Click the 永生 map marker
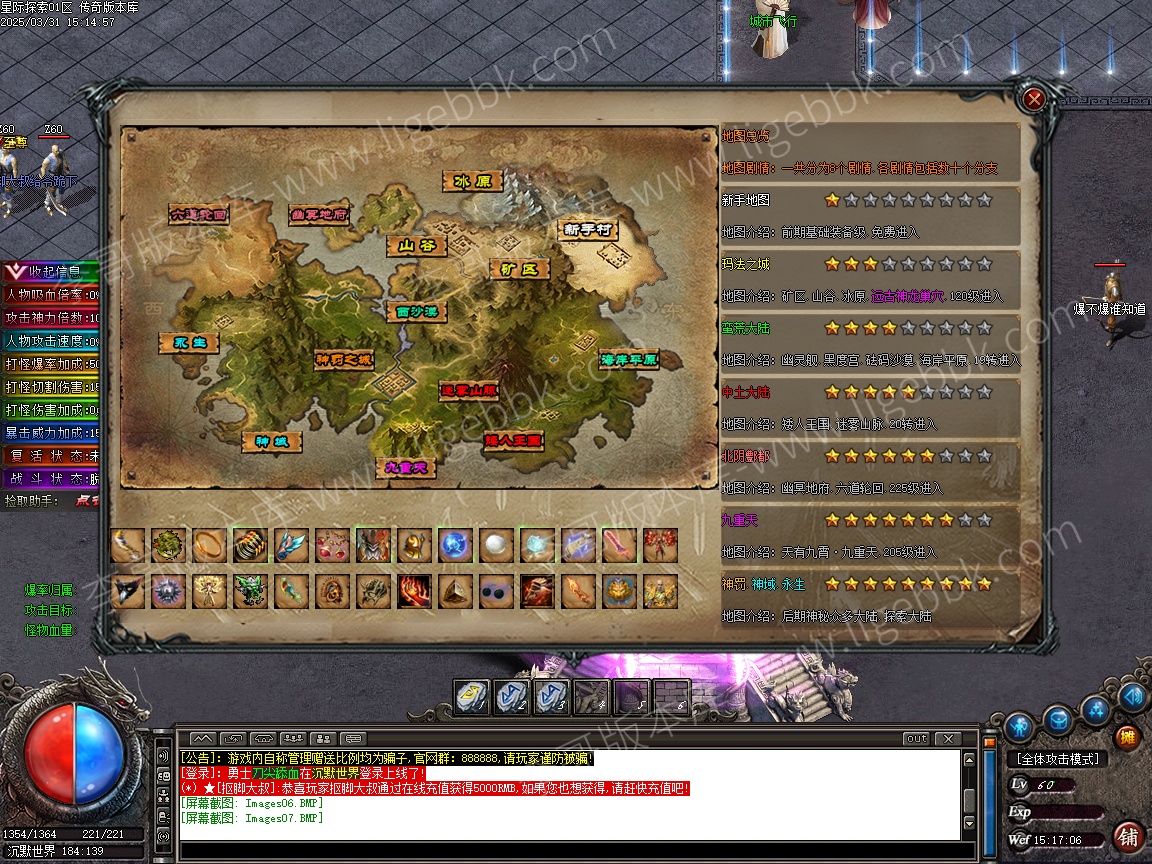This screenshot has width=1152, height=864. click(x=188, y=343)
